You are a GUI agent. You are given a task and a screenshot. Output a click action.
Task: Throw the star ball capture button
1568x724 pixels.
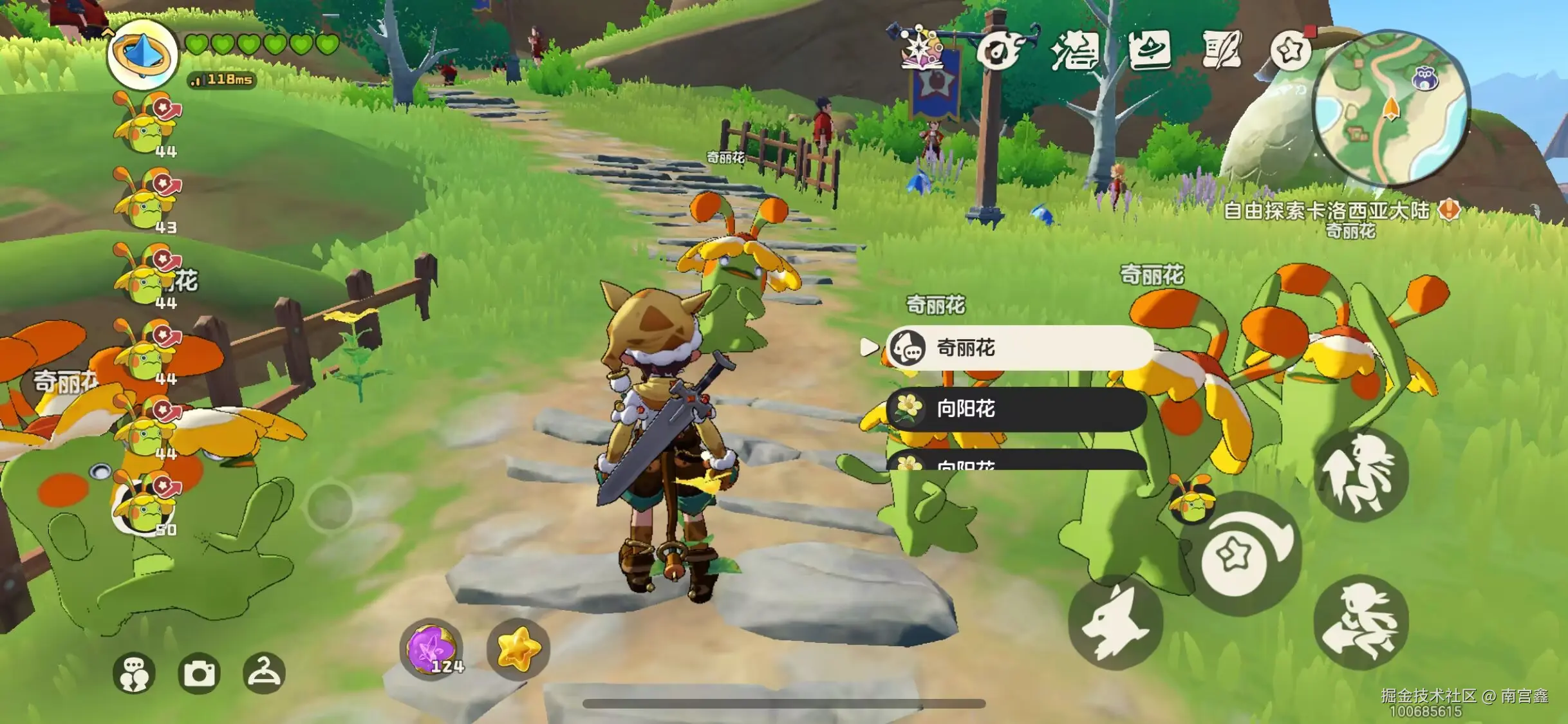point(1240,554)
